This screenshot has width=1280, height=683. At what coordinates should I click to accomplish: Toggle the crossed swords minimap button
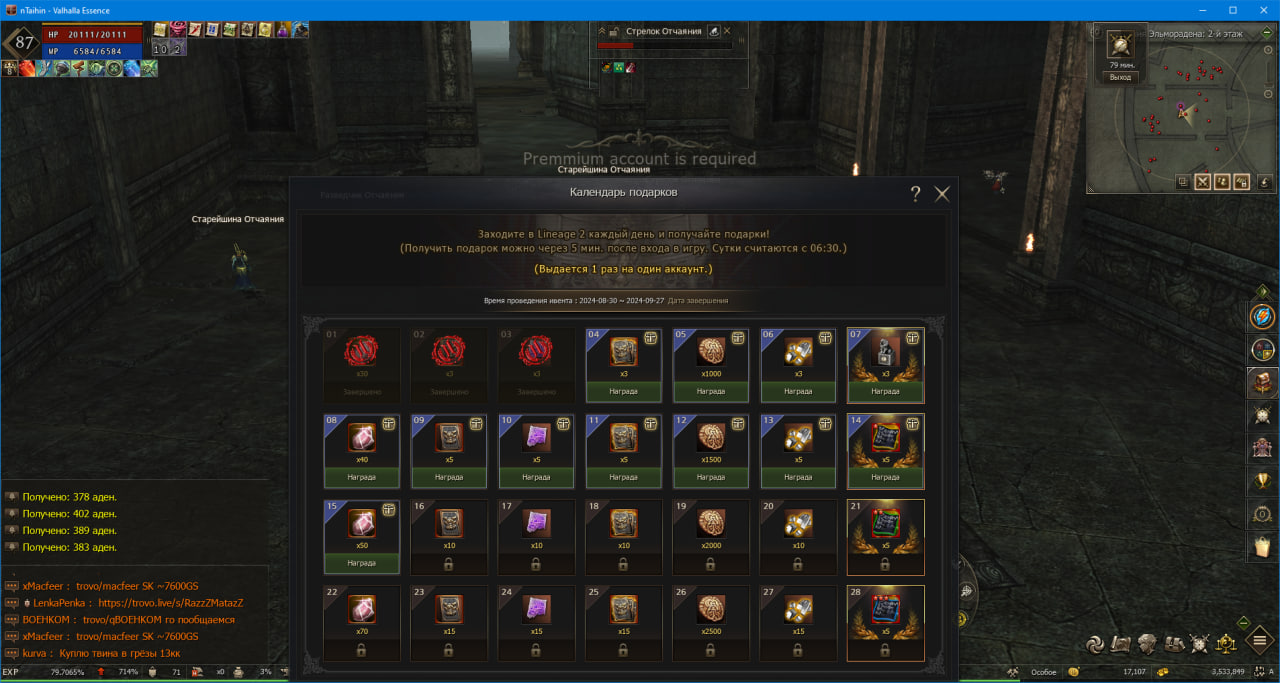point(1202,182)
